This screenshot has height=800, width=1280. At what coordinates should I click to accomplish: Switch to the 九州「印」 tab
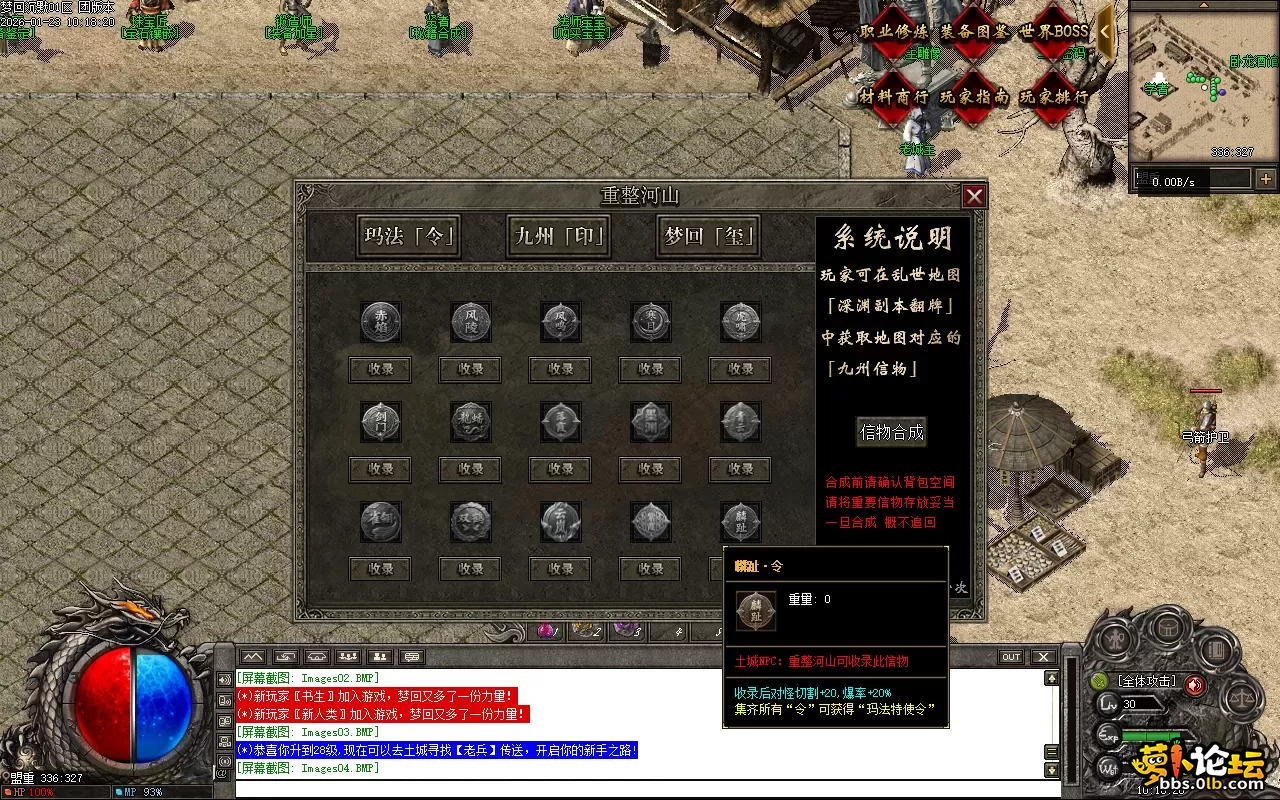(x=559, y=237)
